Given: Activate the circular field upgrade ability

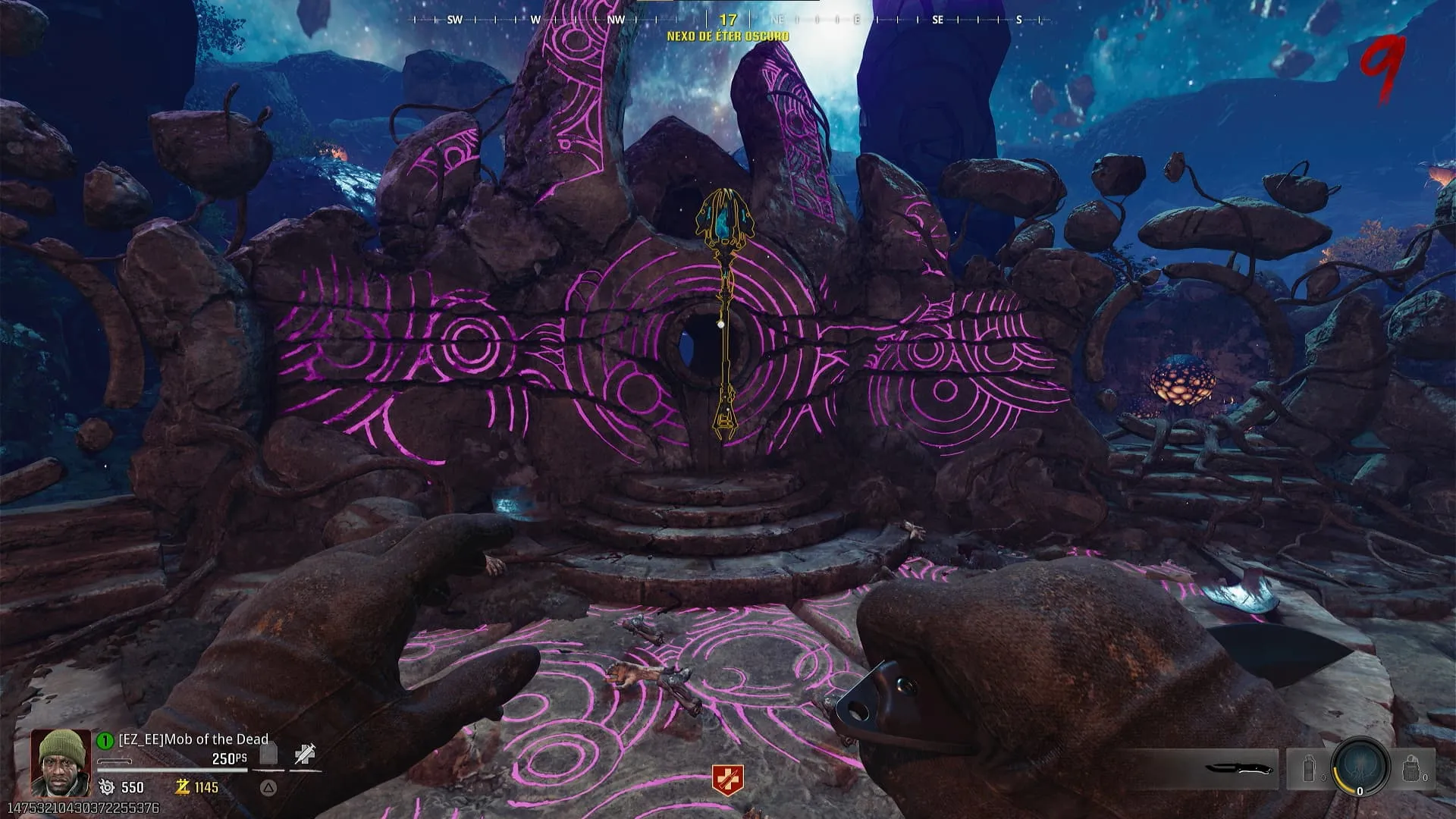Looking at the screenshot, I should coord(1360,766).
